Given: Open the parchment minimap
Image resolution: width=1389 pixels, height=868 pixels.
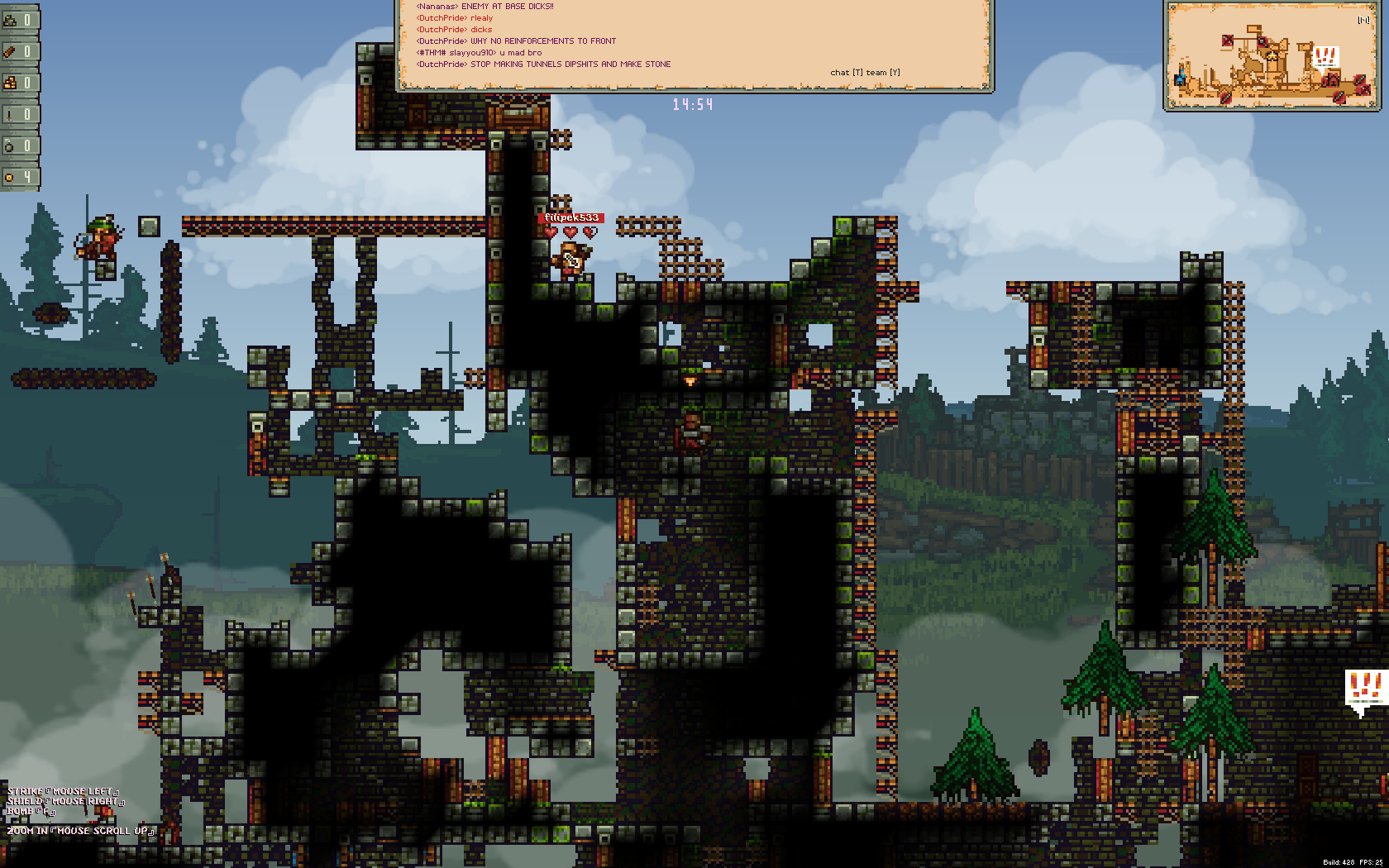Looking at the screenshot, I should [1272, 56].
